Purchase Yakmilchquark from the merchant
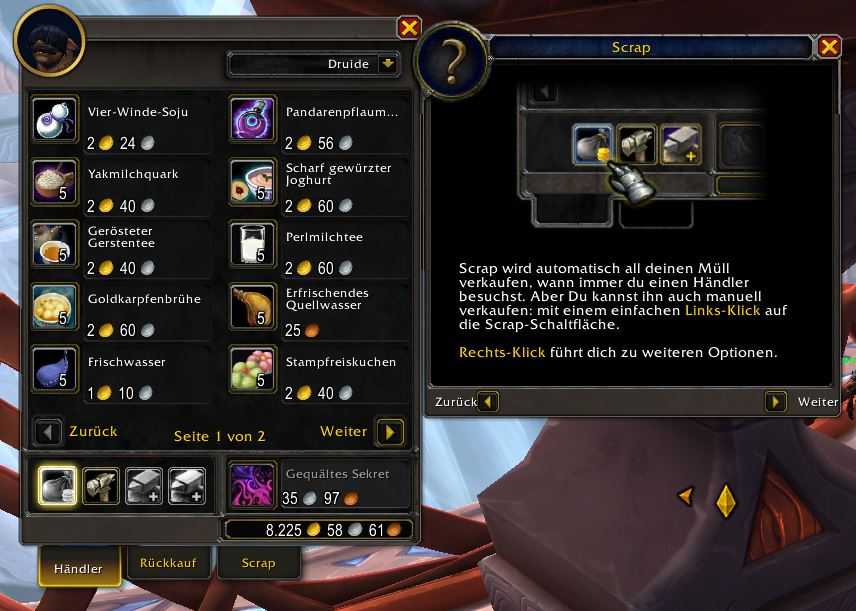Image resolution: width=856 pixels, height=611 pixels. pos(51,178)
